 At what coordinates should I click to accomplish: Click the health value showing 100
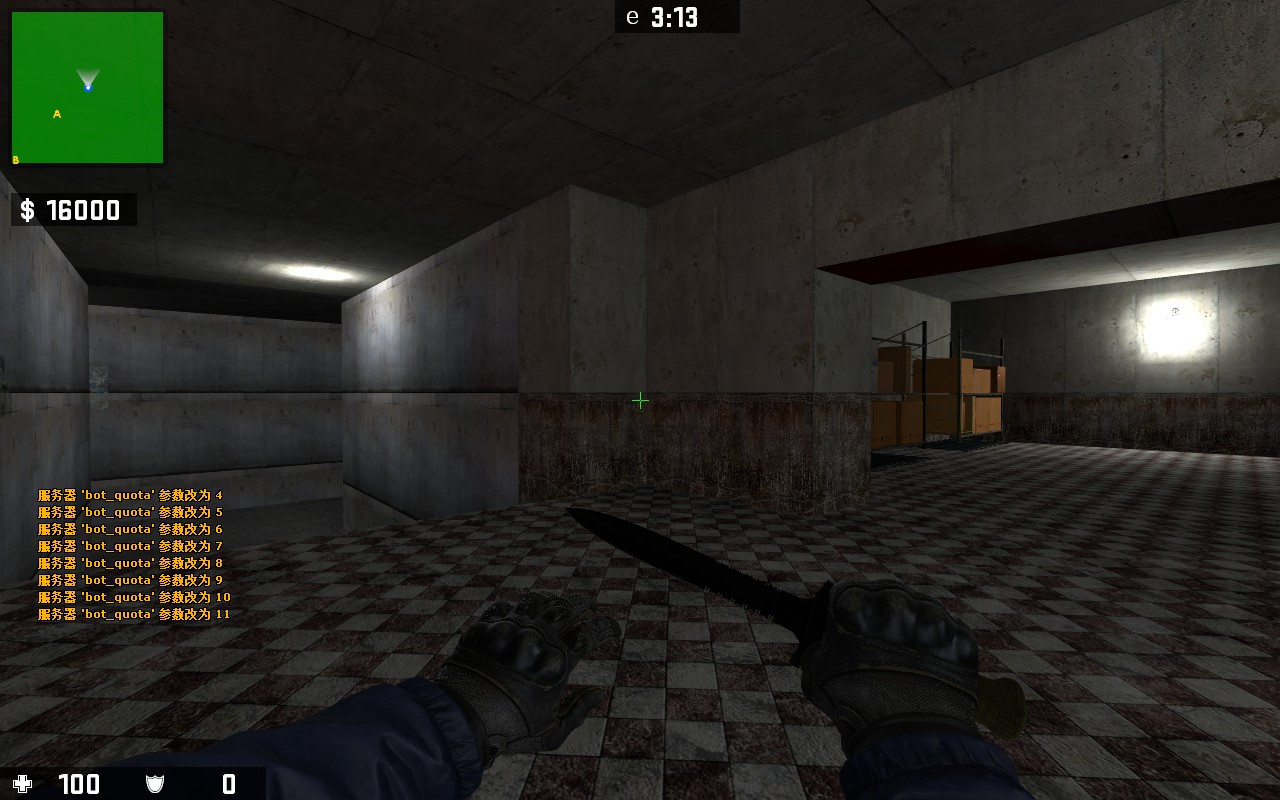tap(79, 784)
